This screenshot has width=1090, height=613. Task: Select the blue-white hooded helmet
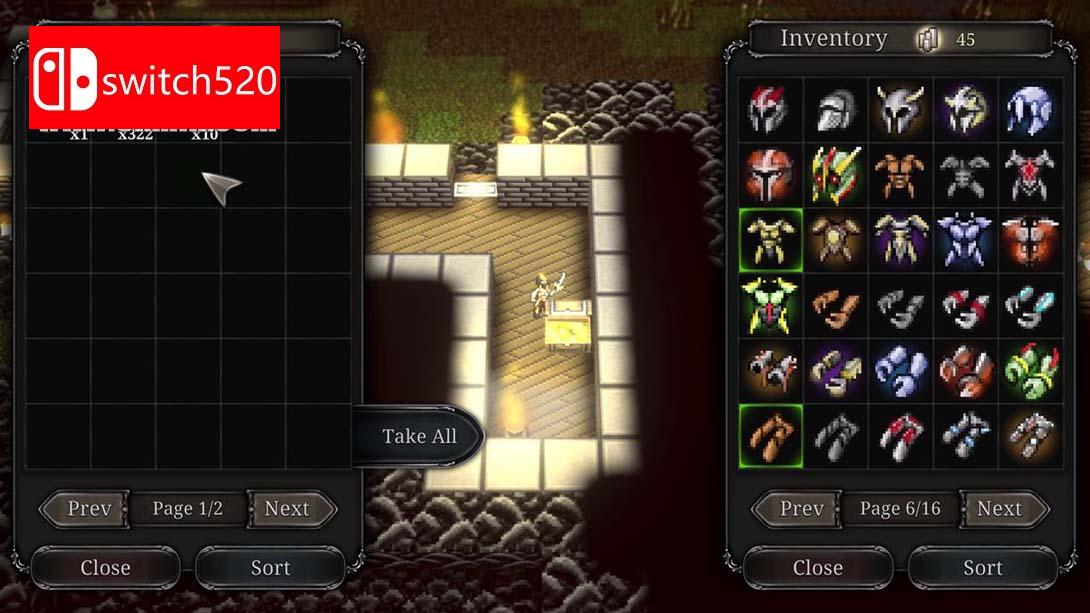pyautogui.click(x=1029, y=110)
